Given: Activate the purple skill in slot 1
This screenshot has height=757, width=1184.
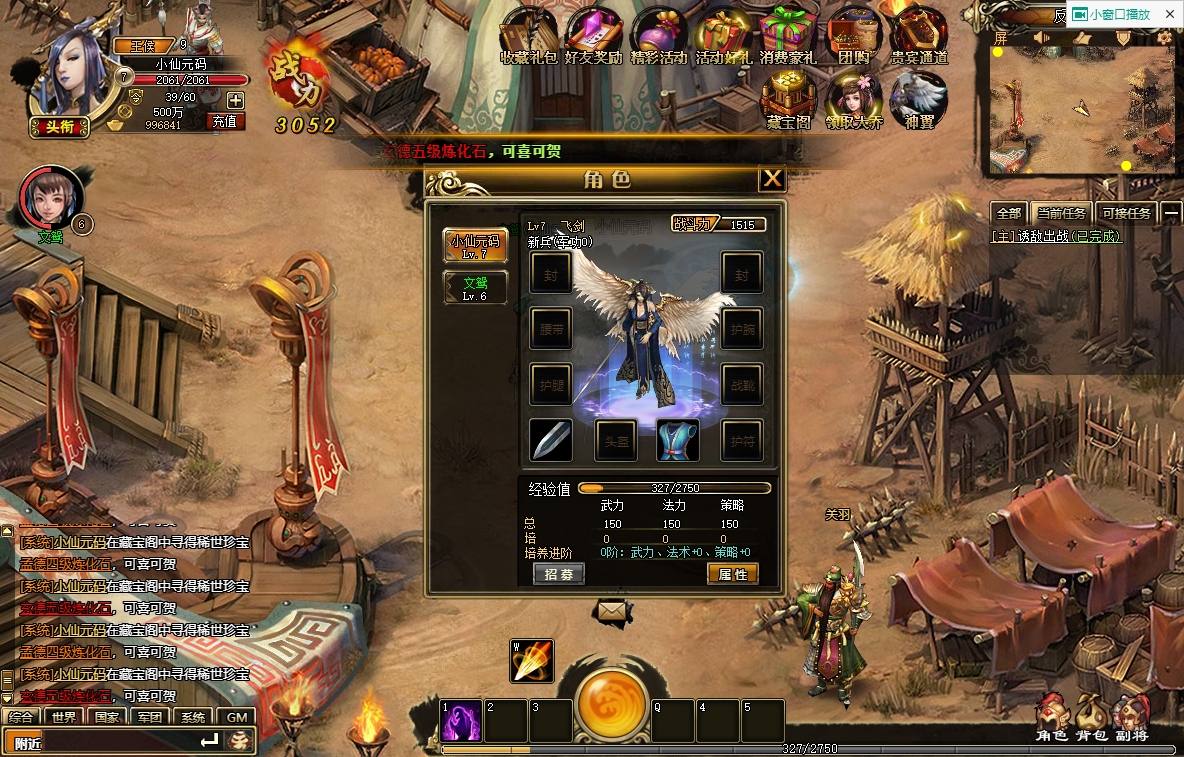Looking at the screenshot, I should pos(461,721).
